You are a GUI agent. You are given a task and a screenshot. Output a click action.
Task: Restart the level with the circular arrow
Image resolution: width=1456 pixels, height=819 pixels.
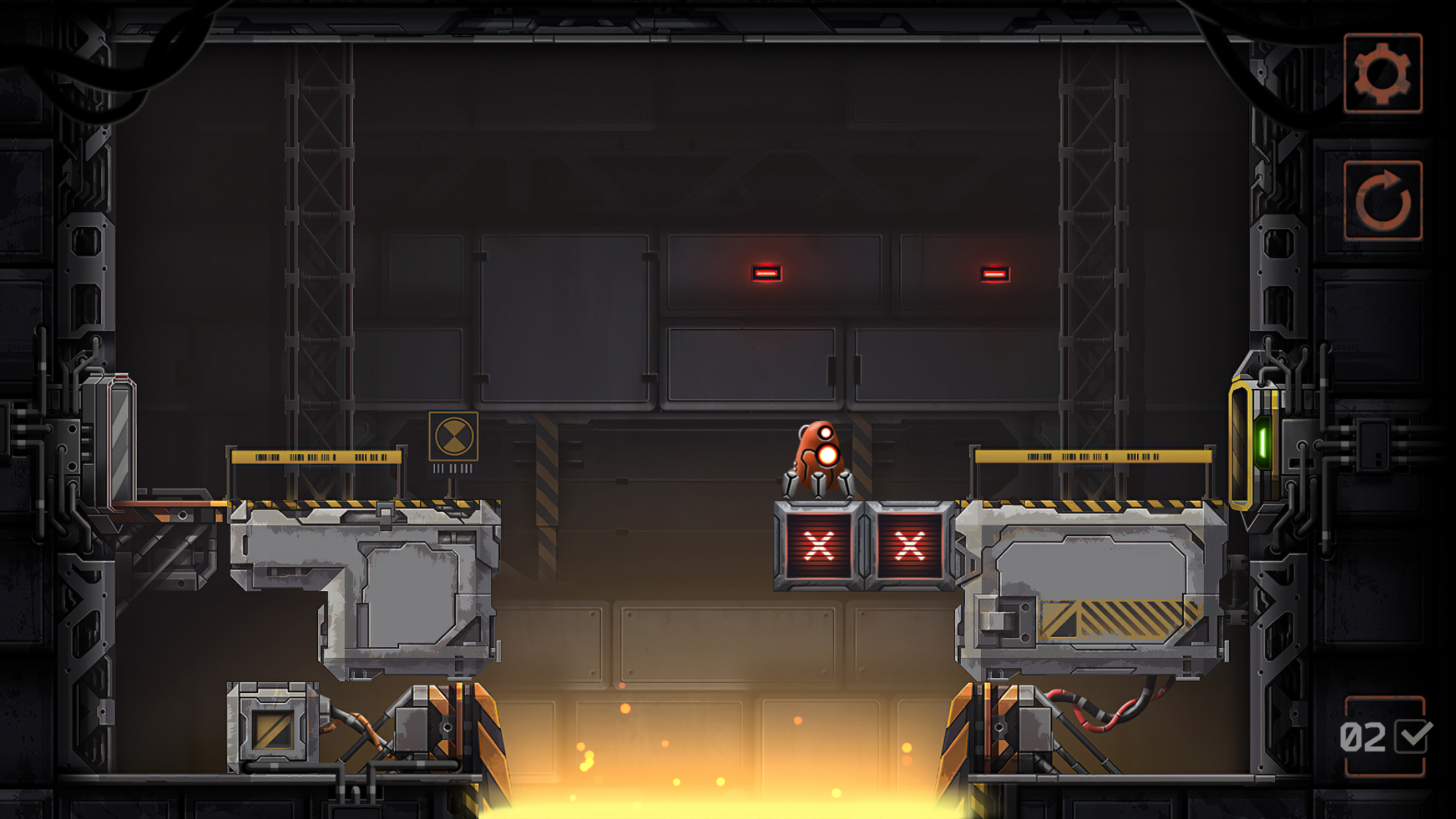click(x=1383, y=200)
